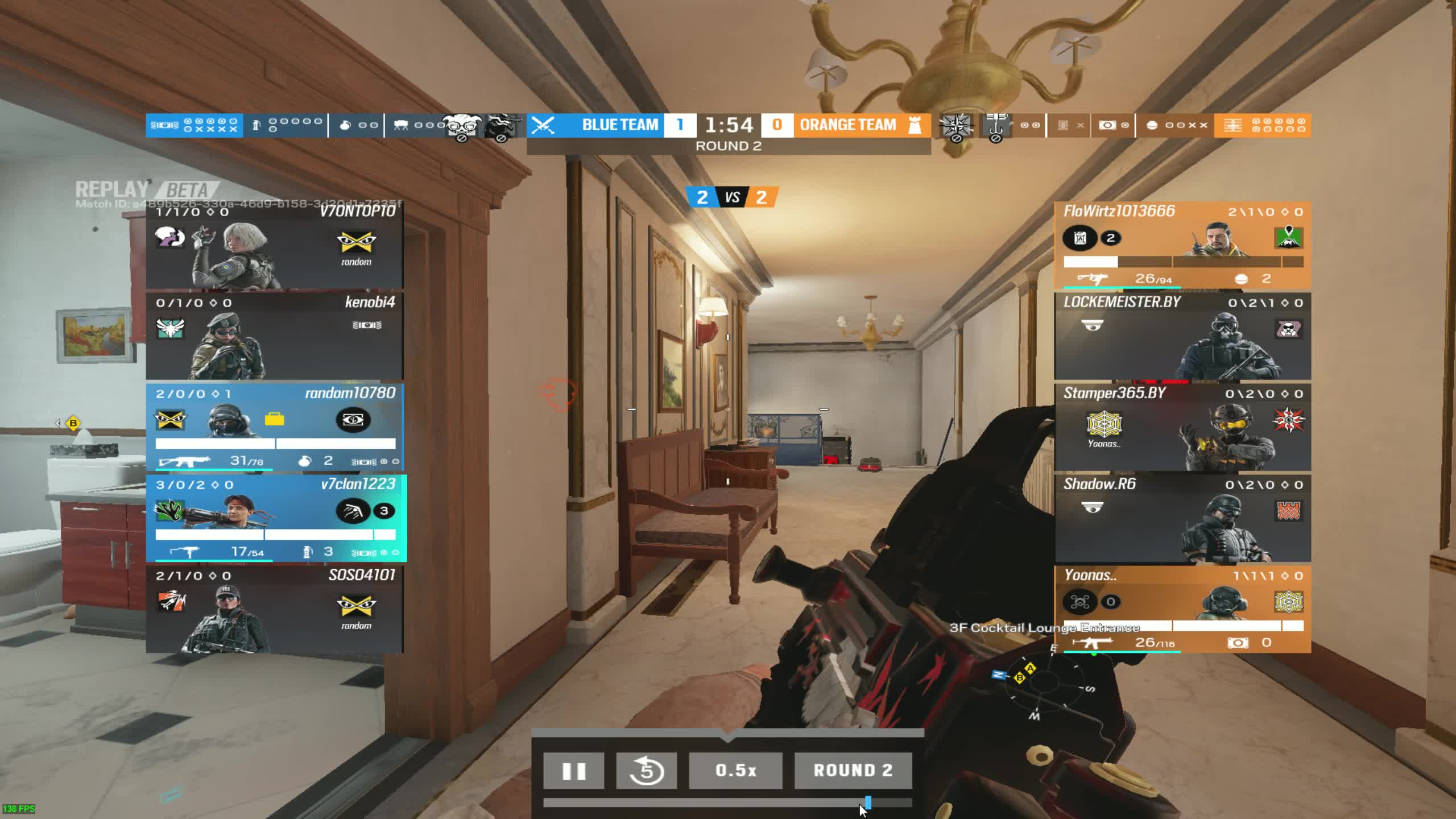Toggle the 0.5x playback speed setting
Image resolution: width=1456 pixels, height=819 pixels.
click(x=735, y=771)
